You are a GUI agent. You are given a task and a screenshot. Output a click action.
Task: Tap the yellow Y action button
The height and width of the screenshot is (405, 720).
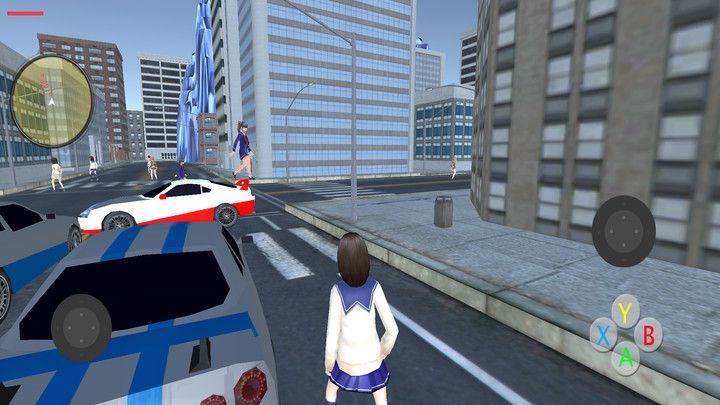point(625,313)
